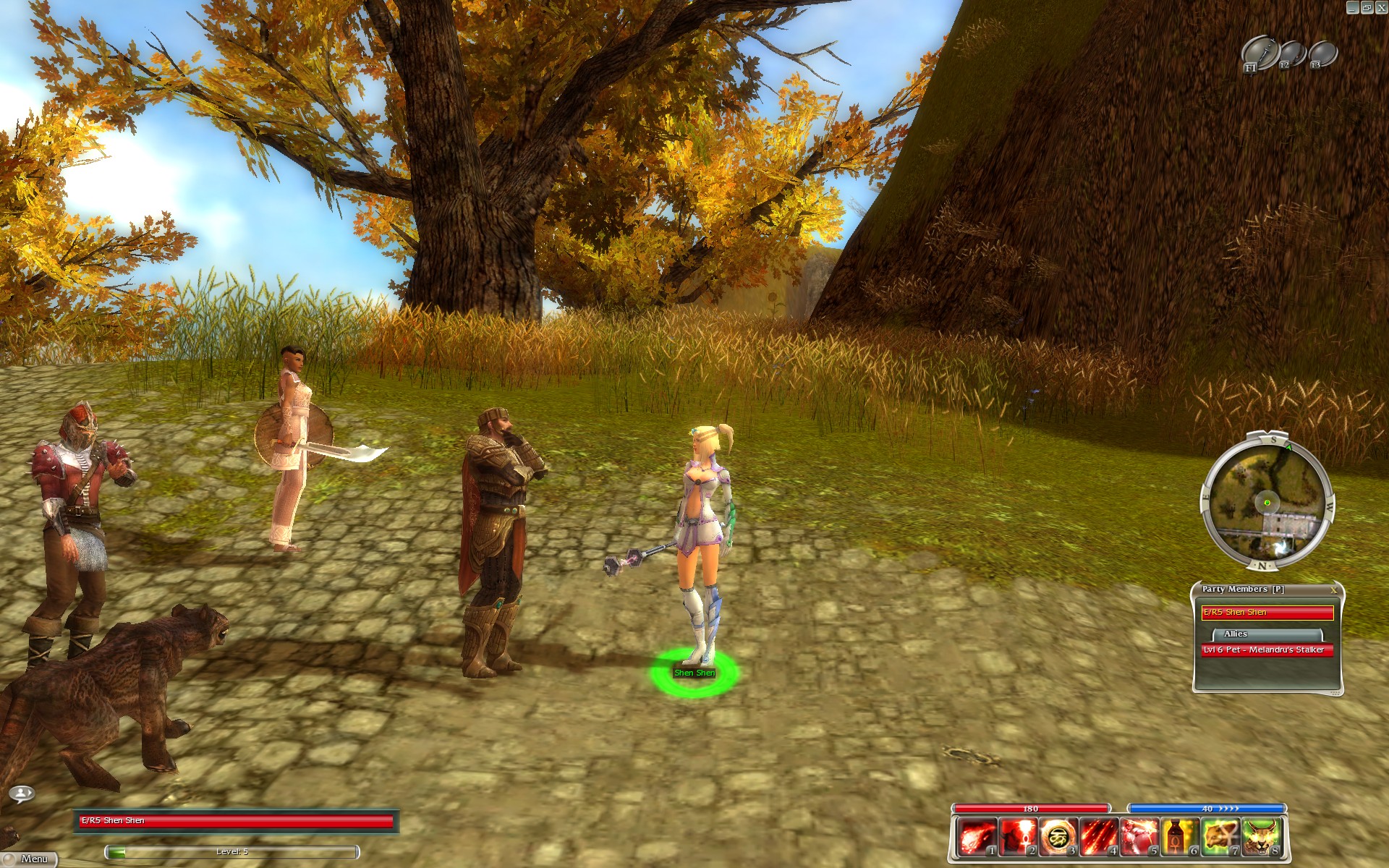Switch to the F3 weapon set

(x=1322, y=54)
